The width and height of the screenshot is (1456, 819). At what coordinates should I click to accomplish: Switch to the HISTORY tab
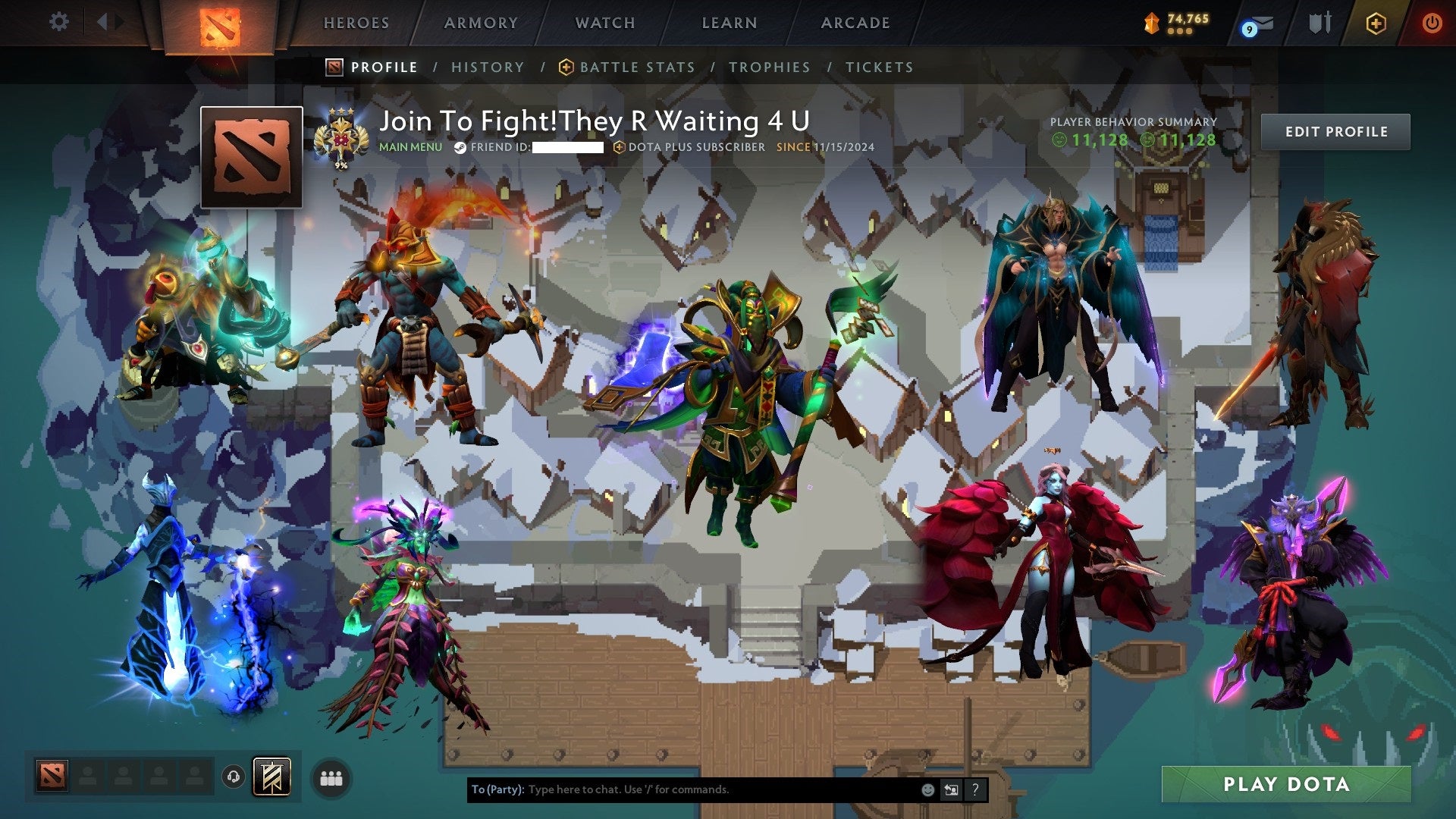tap(488, 67)
